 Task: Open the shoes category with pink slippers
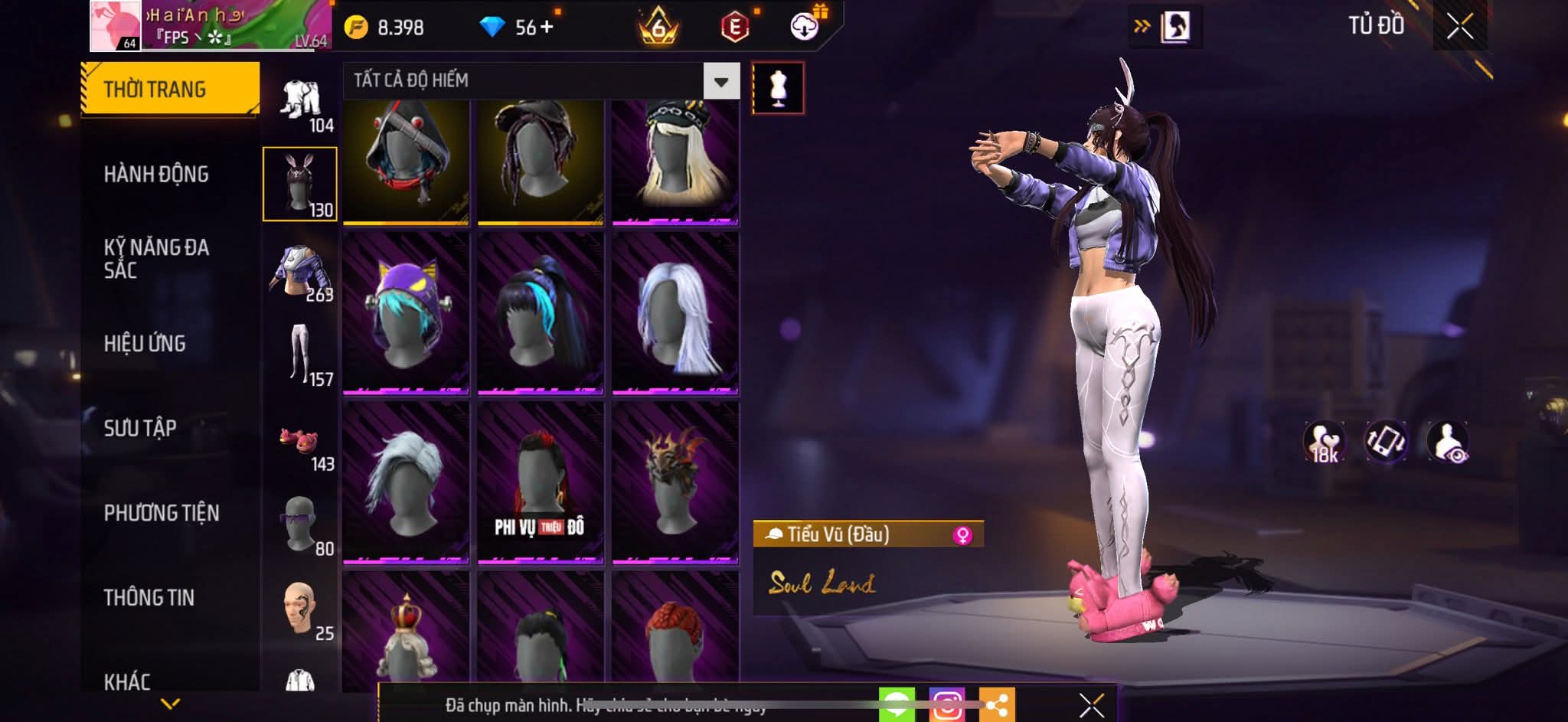click(301, 444)
